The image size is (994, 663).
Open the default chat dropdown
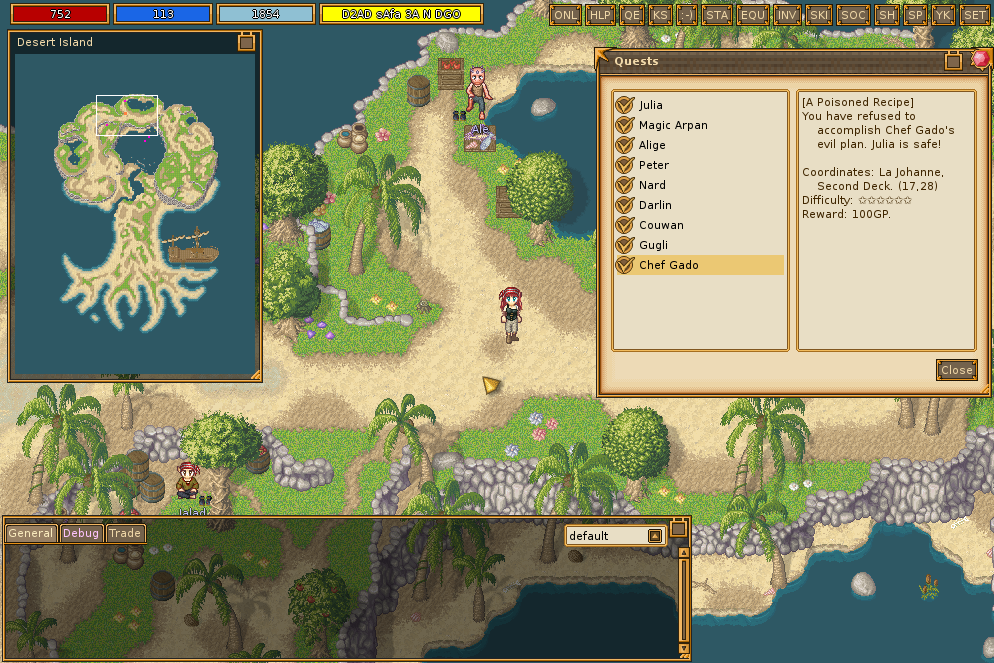[x=655, y=536]
